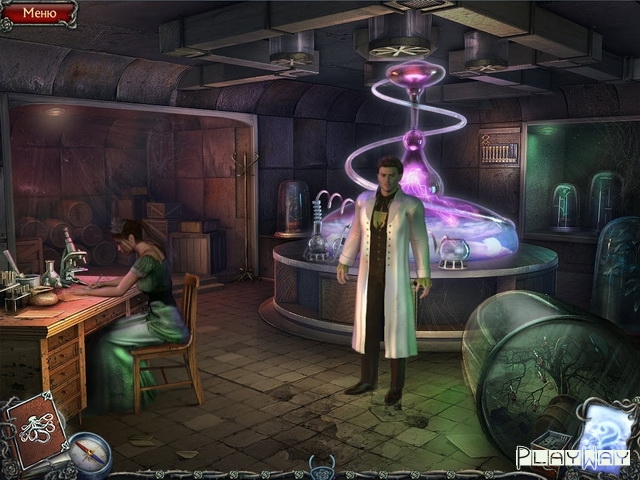Open the Меню button
The image size is (640, 480).
(x=38, y=13)
